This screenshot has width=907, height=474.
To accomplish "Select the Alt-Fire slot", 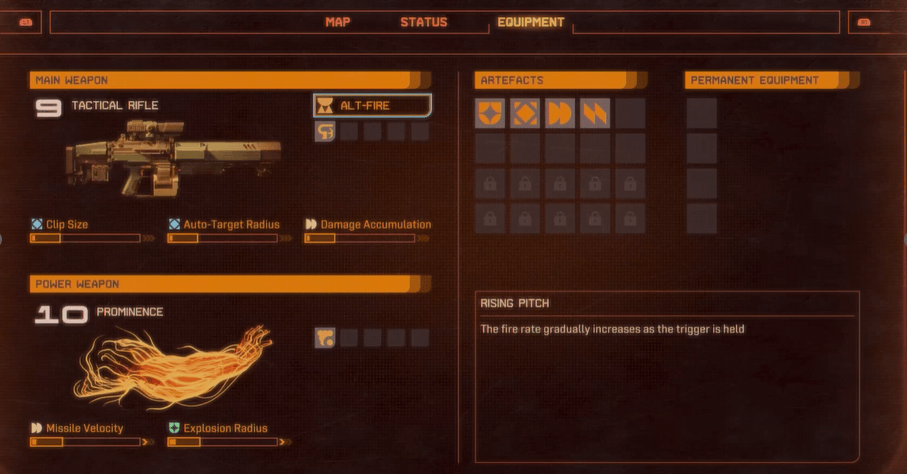I will pos(373,105).
